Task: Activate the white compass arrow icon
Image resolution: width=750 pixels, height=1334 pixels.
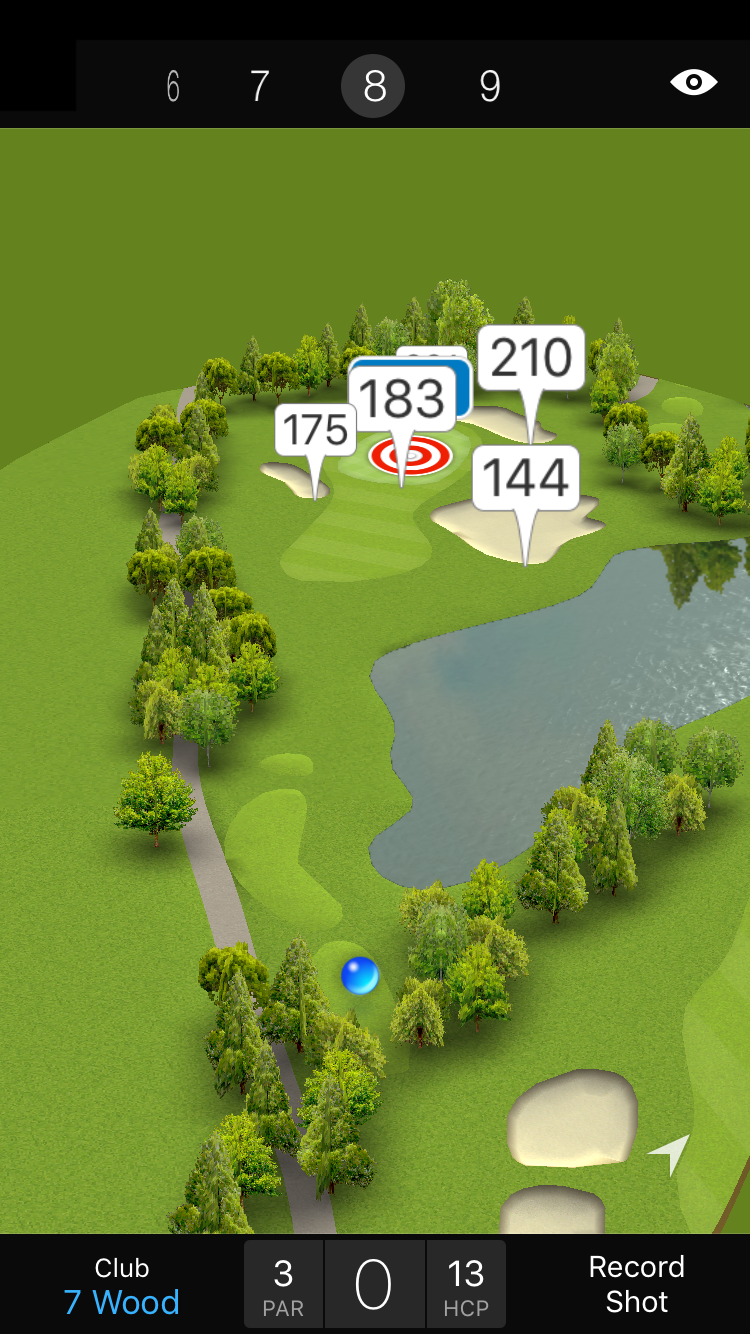Action: click(670, 1153)
